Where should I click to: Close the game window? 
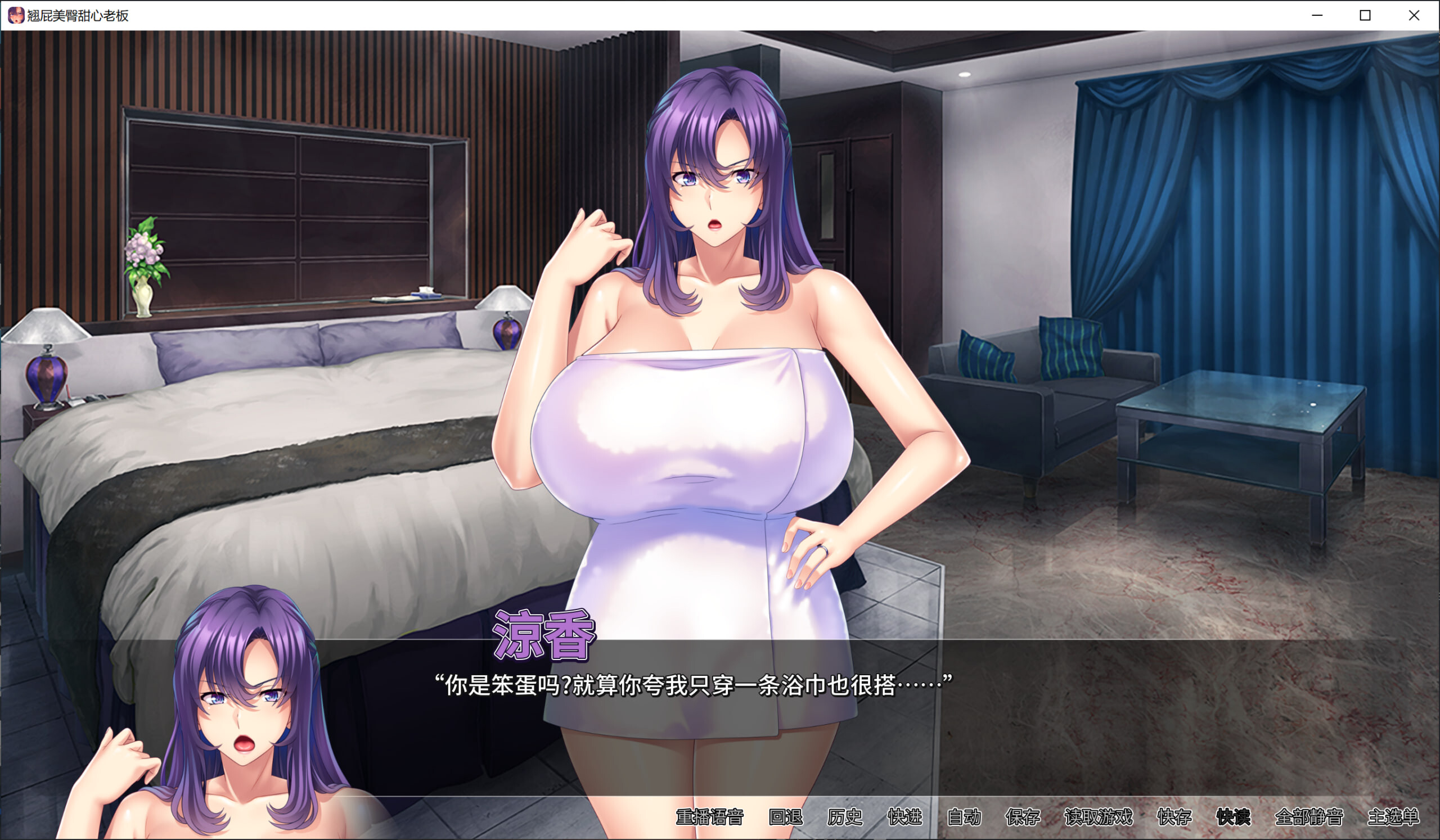(1414, 15)
